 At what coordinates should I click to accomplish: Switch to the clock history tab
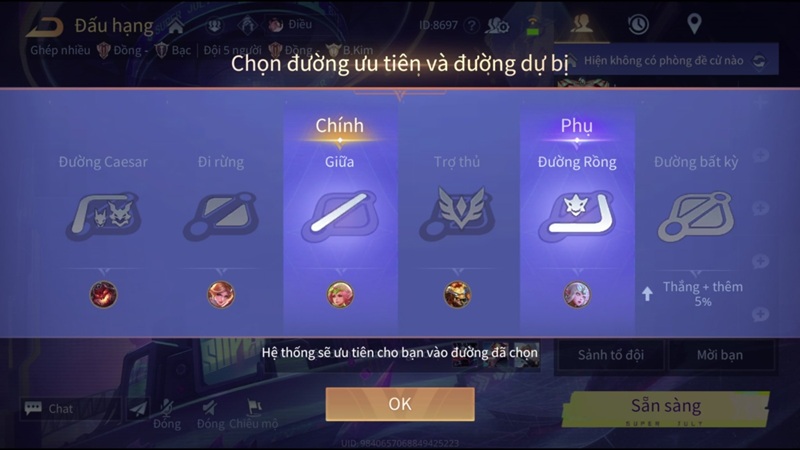637,24
